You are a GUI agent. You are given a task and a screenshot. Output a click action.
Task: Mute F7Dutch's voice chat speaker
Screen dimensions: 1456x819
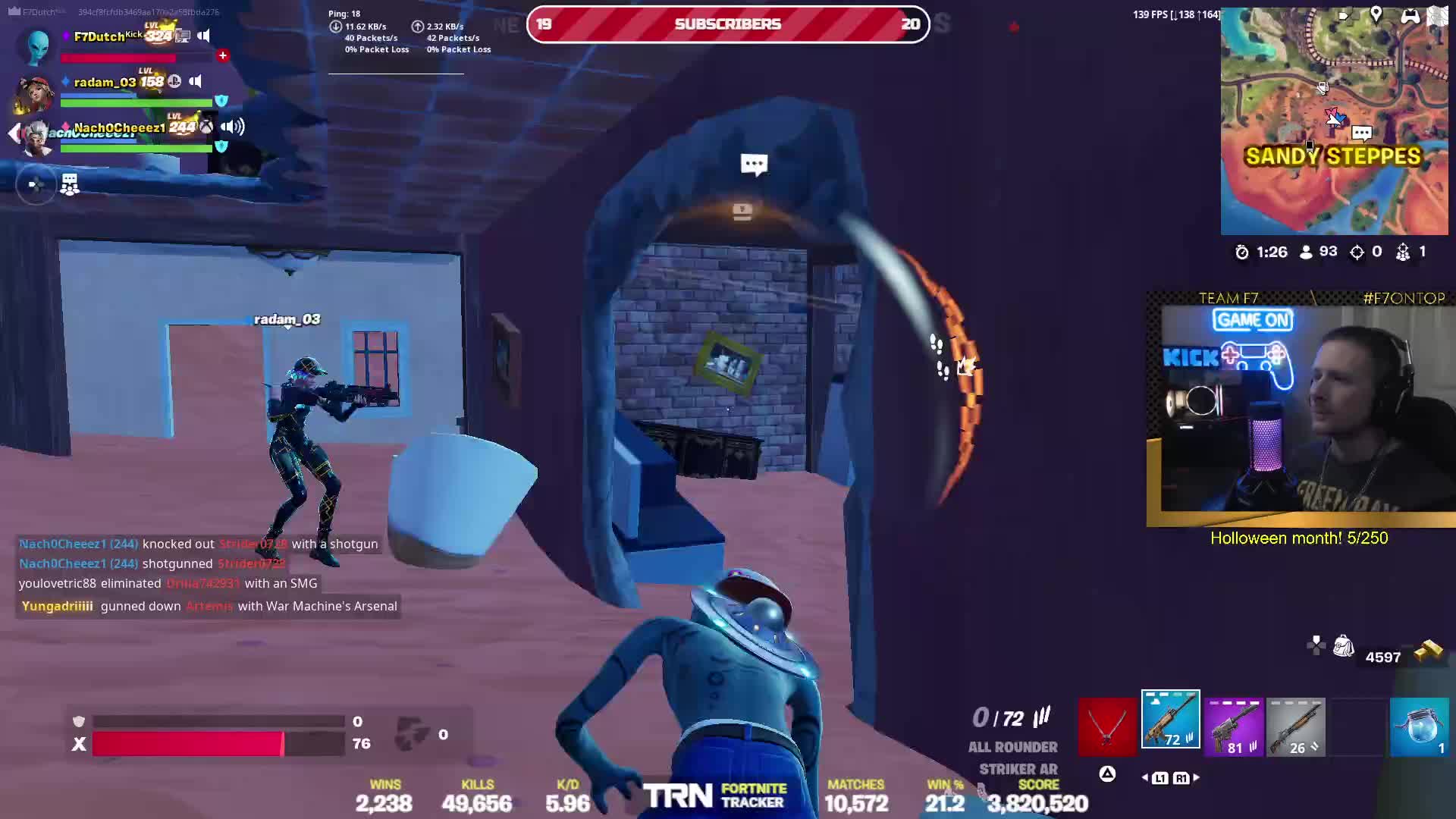coord(204,36)
